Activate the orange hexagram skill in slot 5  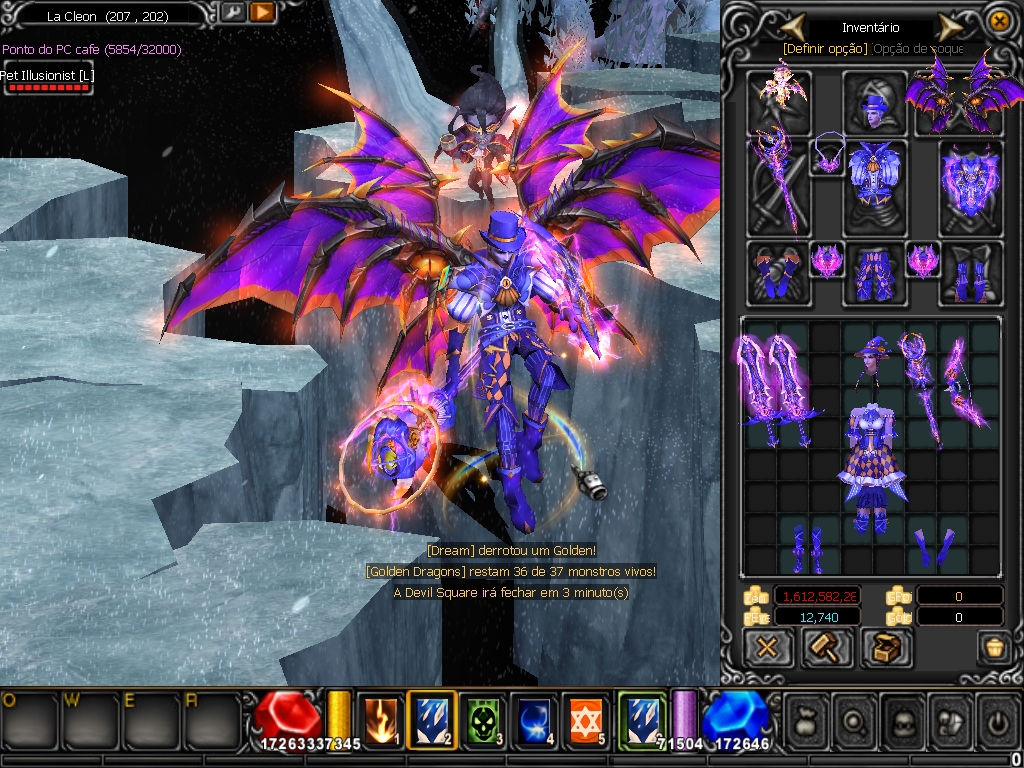click(x=588, y=720)
